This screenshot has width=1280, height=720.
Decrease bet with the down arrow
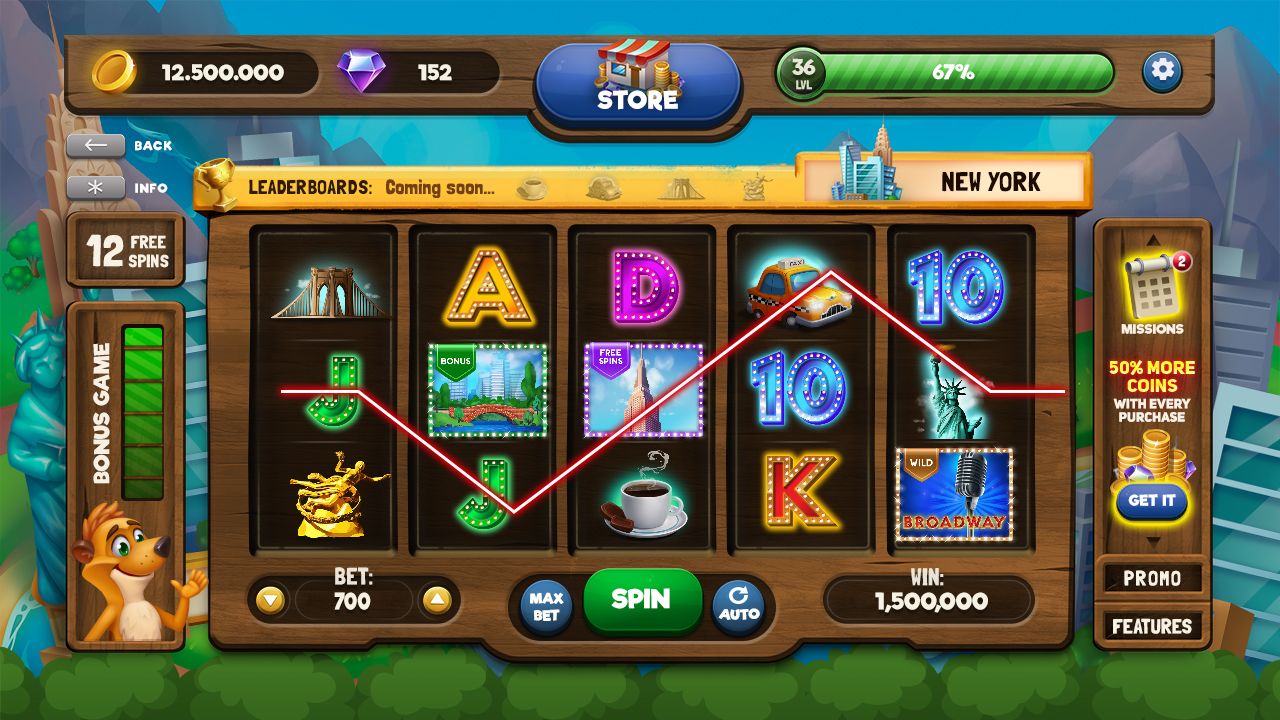(270, 601)
